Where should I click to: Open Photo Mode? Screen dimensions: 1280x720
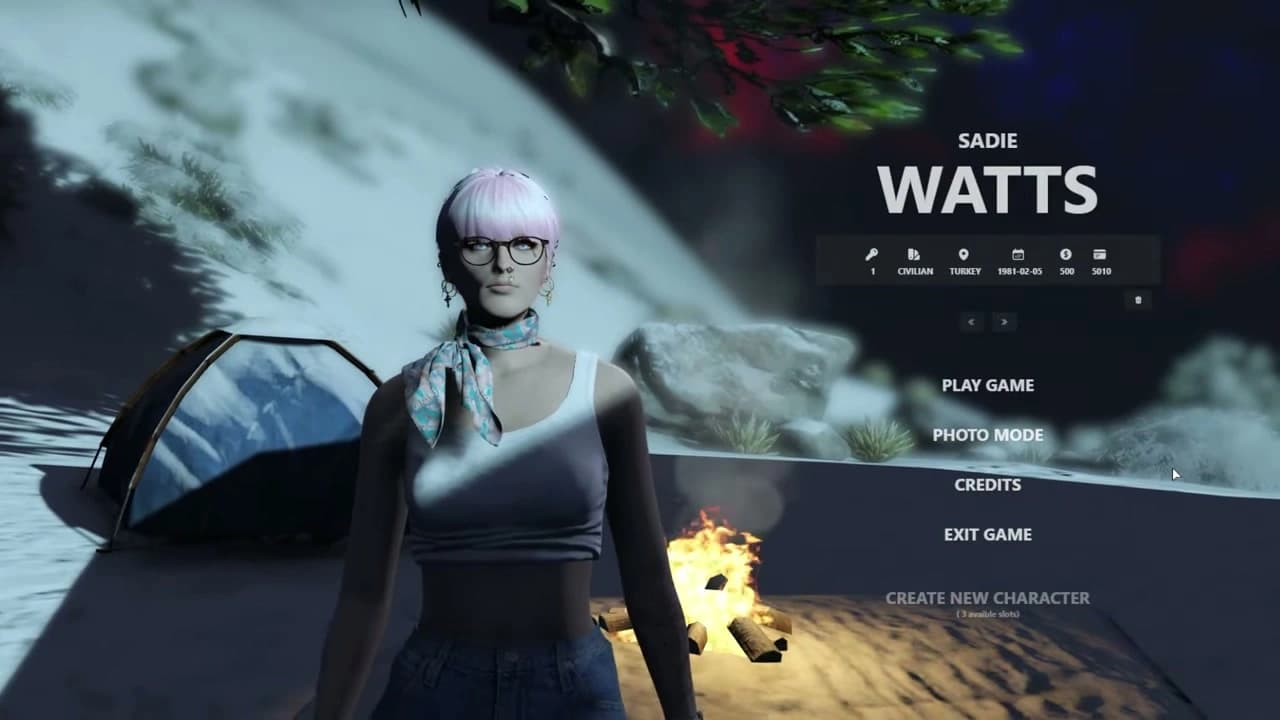click(x=987, y=435)
